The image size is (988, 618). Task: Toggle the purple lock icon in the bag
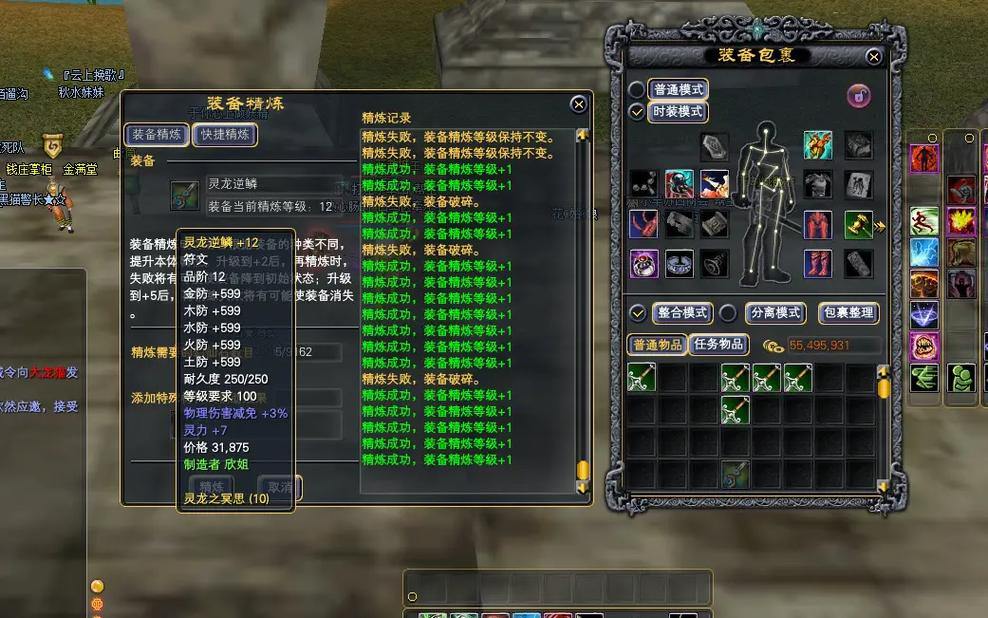(858, 95)
